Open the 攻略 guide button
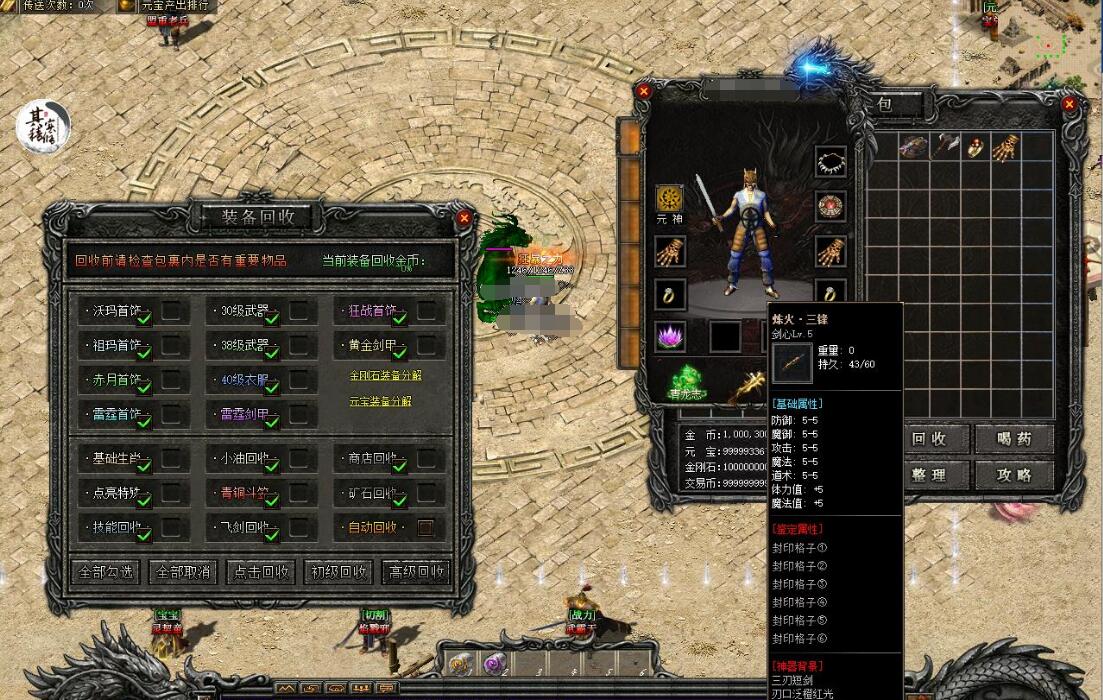The height and width of the screenshot is (700, 1103). click(1014, 475)
